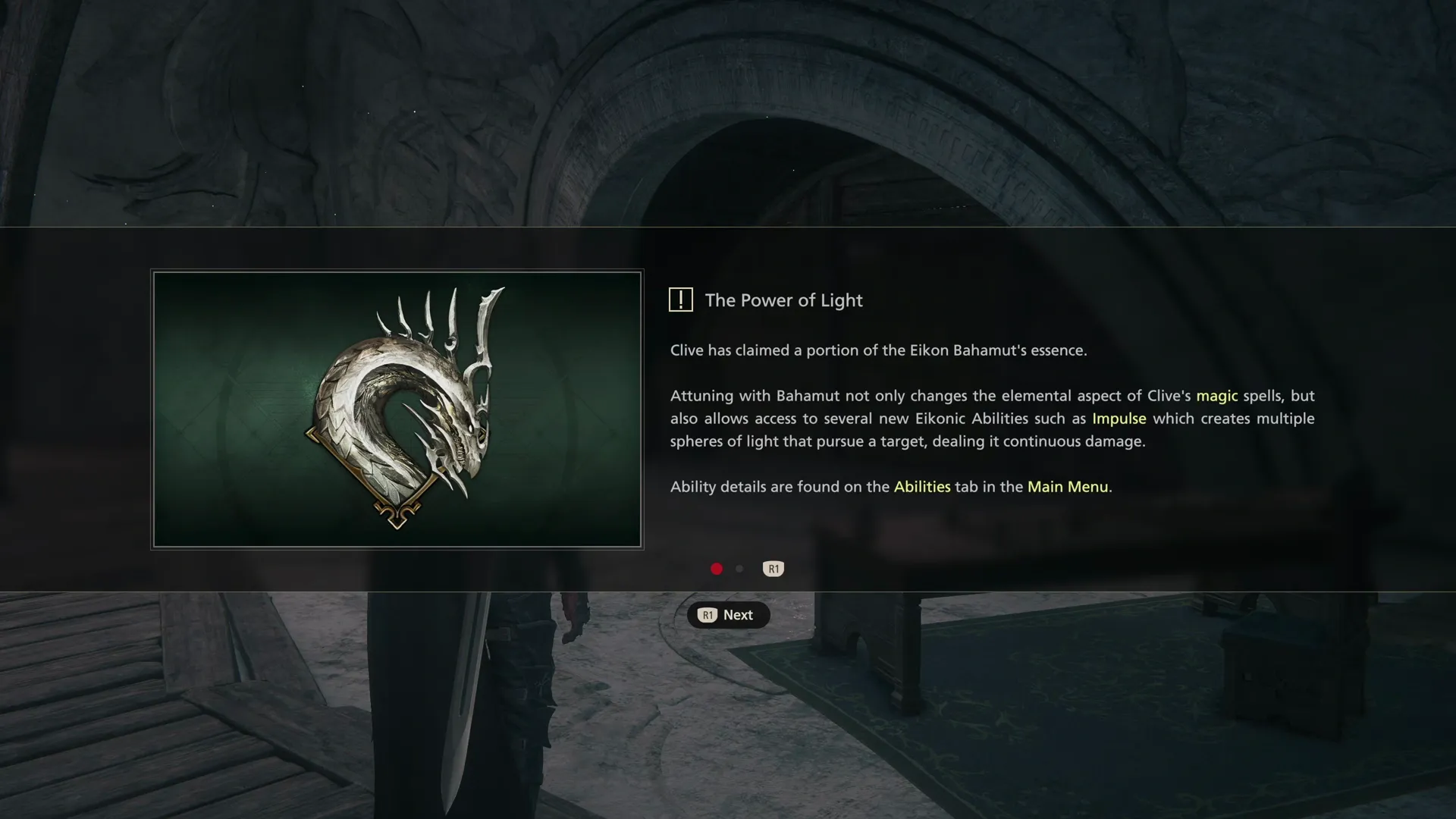
Task: Click The Power of Light heading
Action: tap(785, 300)
